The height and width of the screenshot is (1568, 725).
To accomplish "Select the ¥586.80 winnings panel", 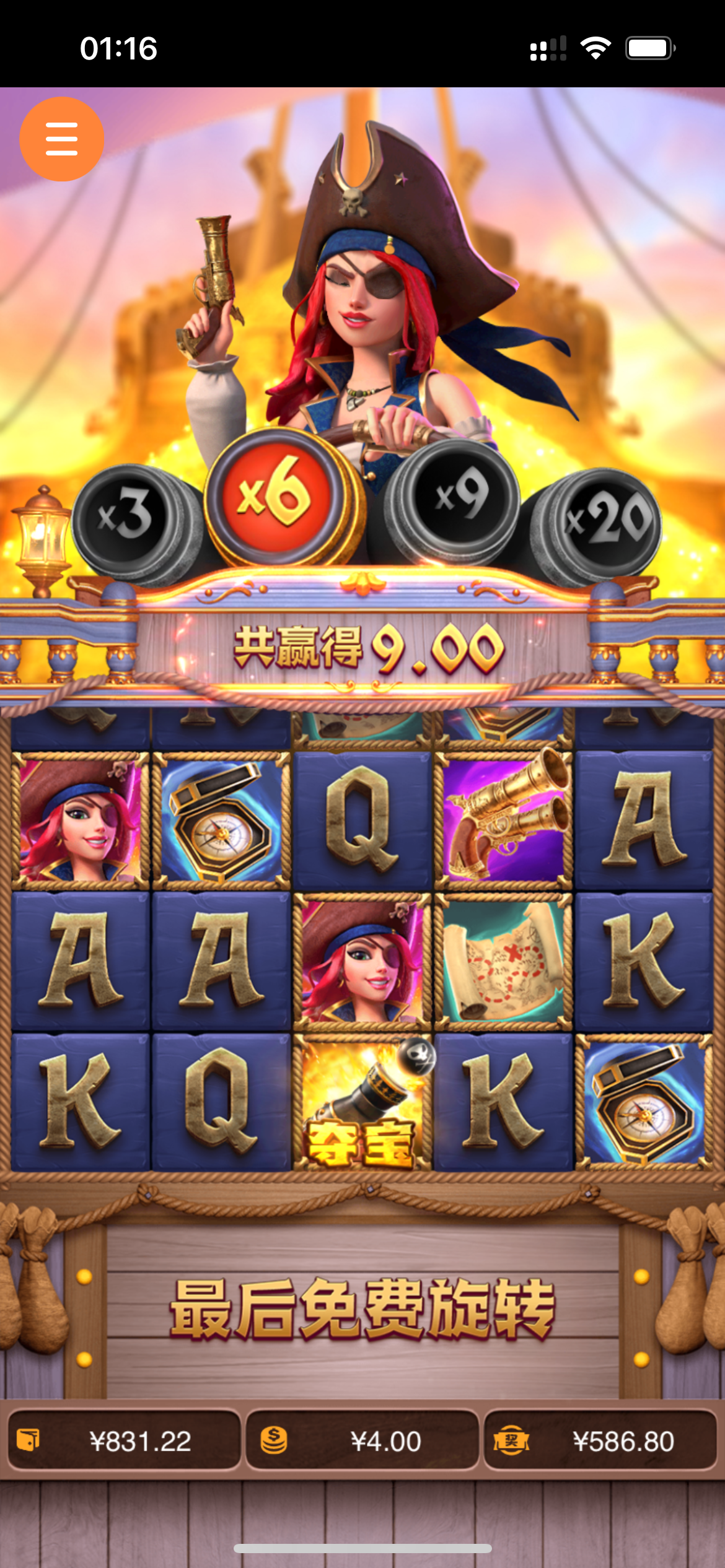I will click(600, 1441).
